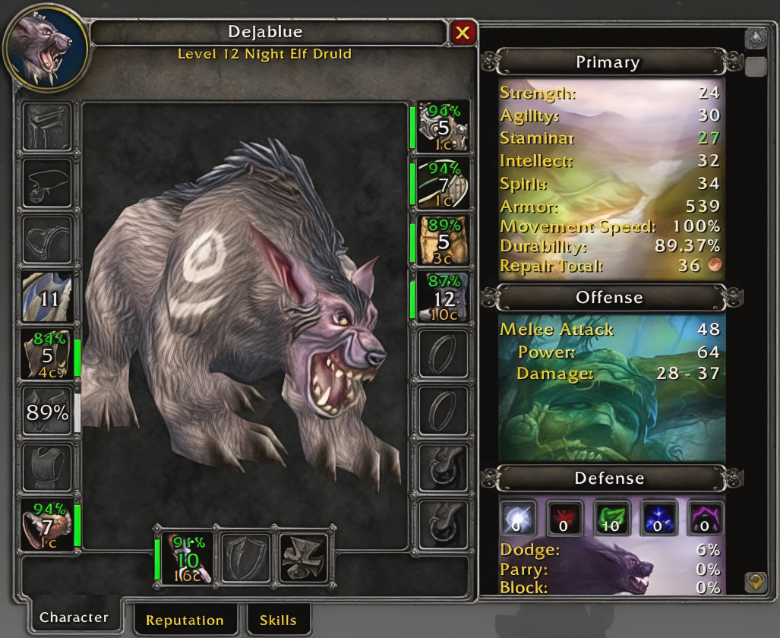
Task: Switch to the Reputation tab
Action: pyautogui.click(x=185, y=620)
